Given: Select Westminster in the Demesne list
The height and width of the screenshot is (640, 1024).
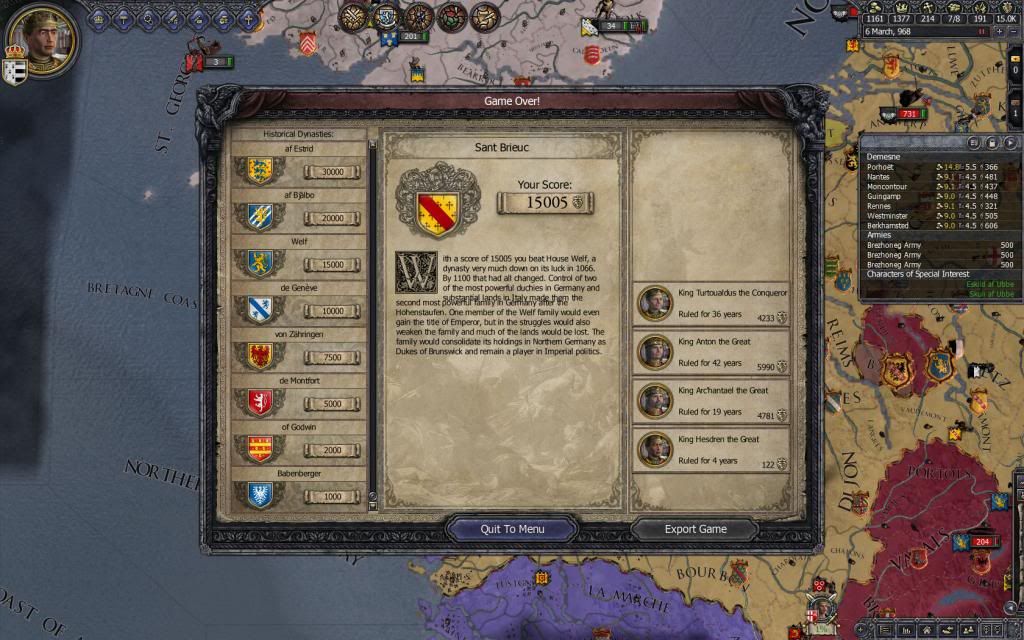Looking at the screenshot, I should point(888,215).
